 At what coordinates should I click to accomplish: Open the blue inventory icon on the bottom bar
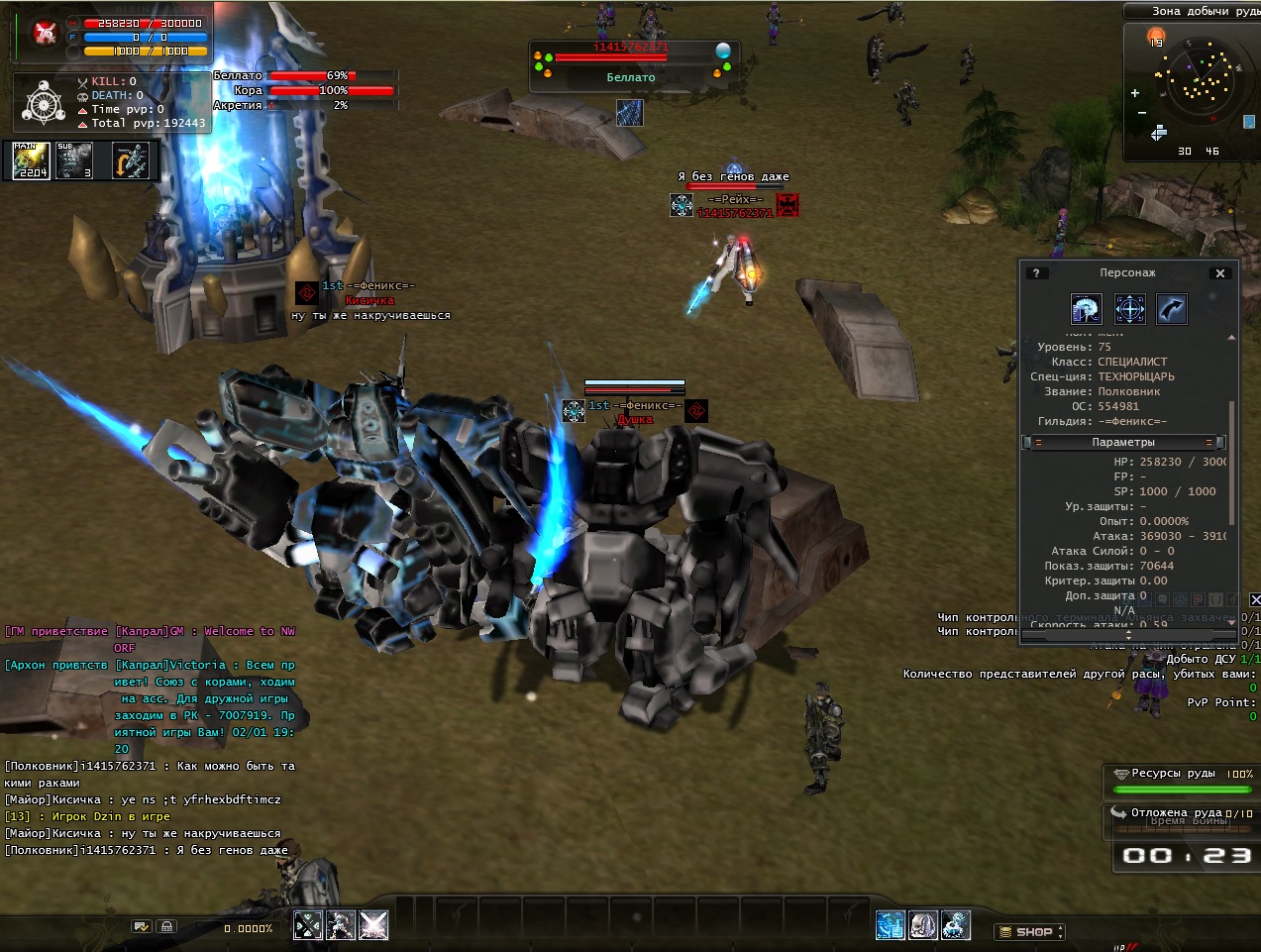point(891,925)
